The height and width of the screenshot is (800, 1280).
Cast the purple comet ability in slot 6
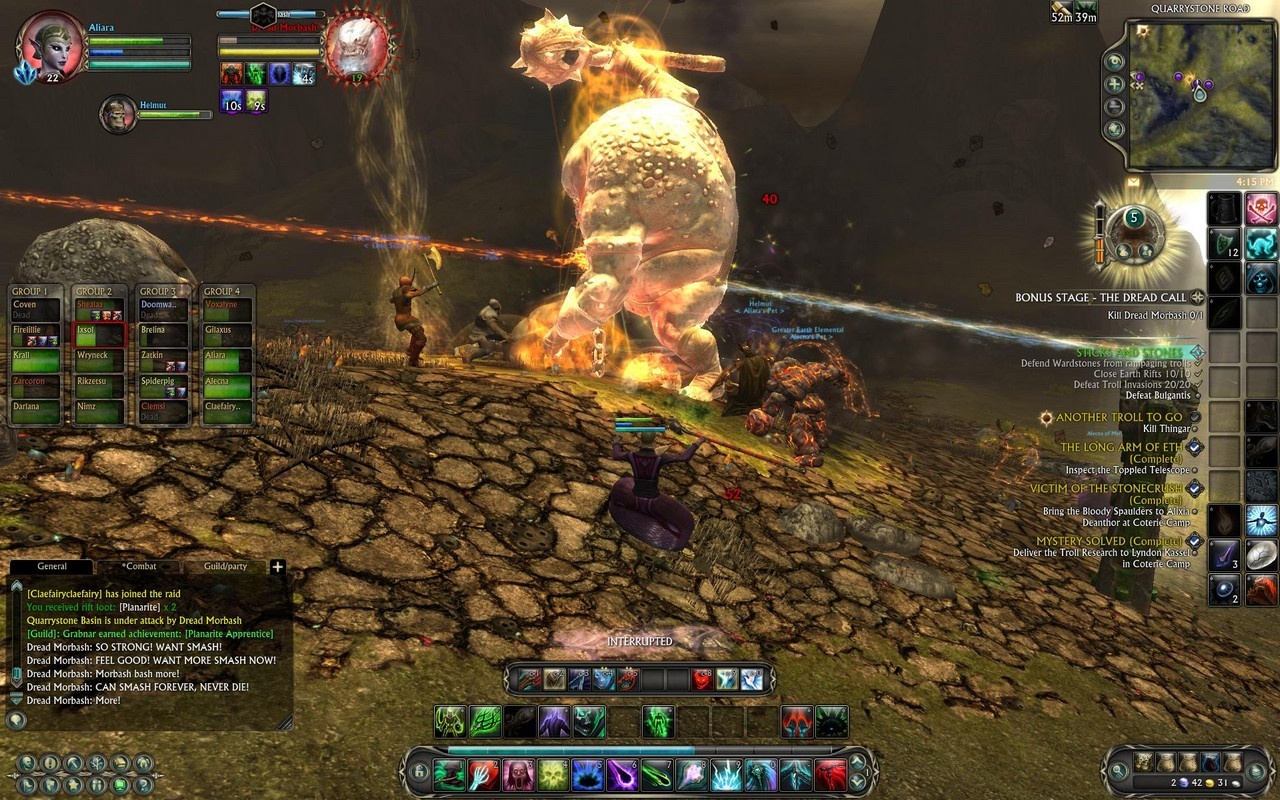[x=621, y=774]
